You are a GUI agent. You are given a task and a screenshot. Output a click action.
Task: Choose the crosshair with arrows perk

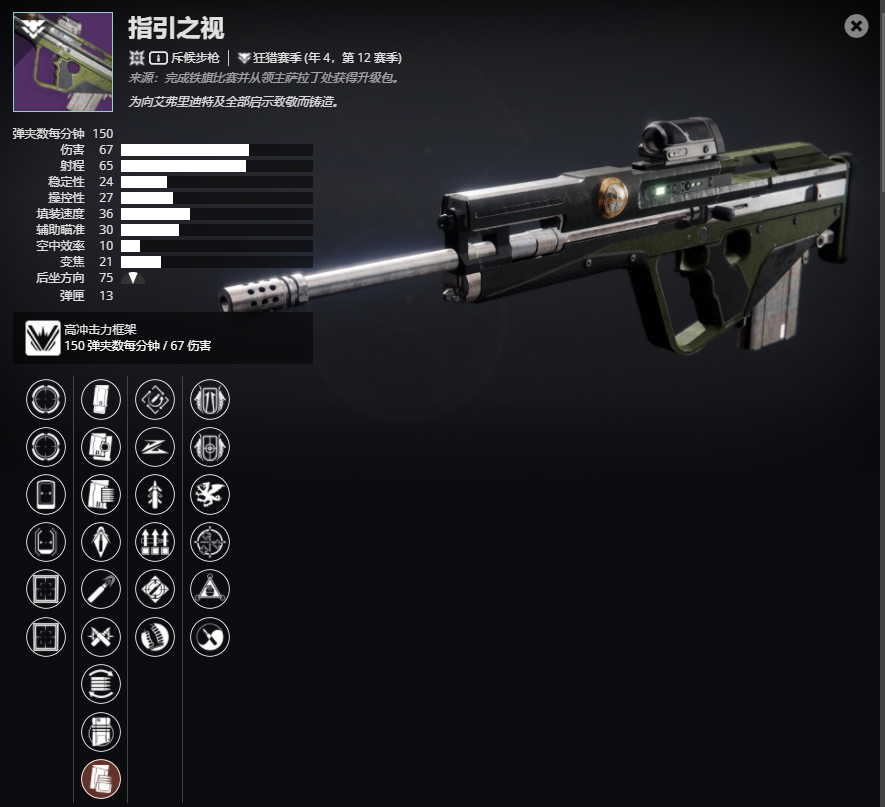pyautogui.click(x=209, y=541)
